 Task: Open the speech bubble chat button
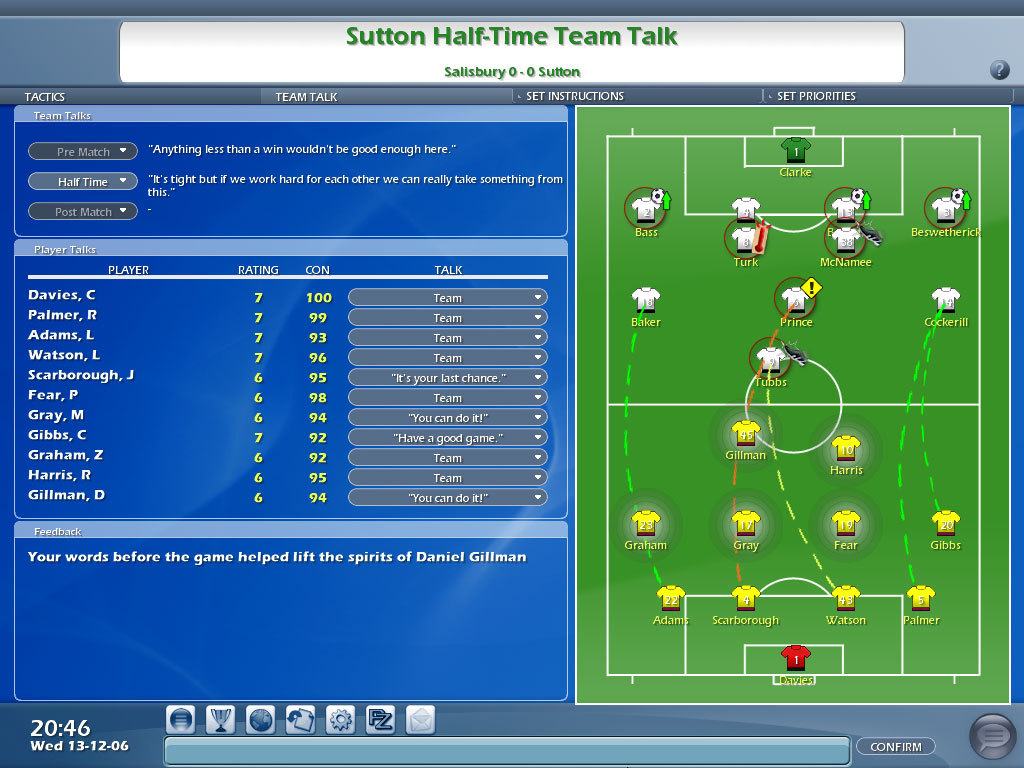[x=992, y=737]
